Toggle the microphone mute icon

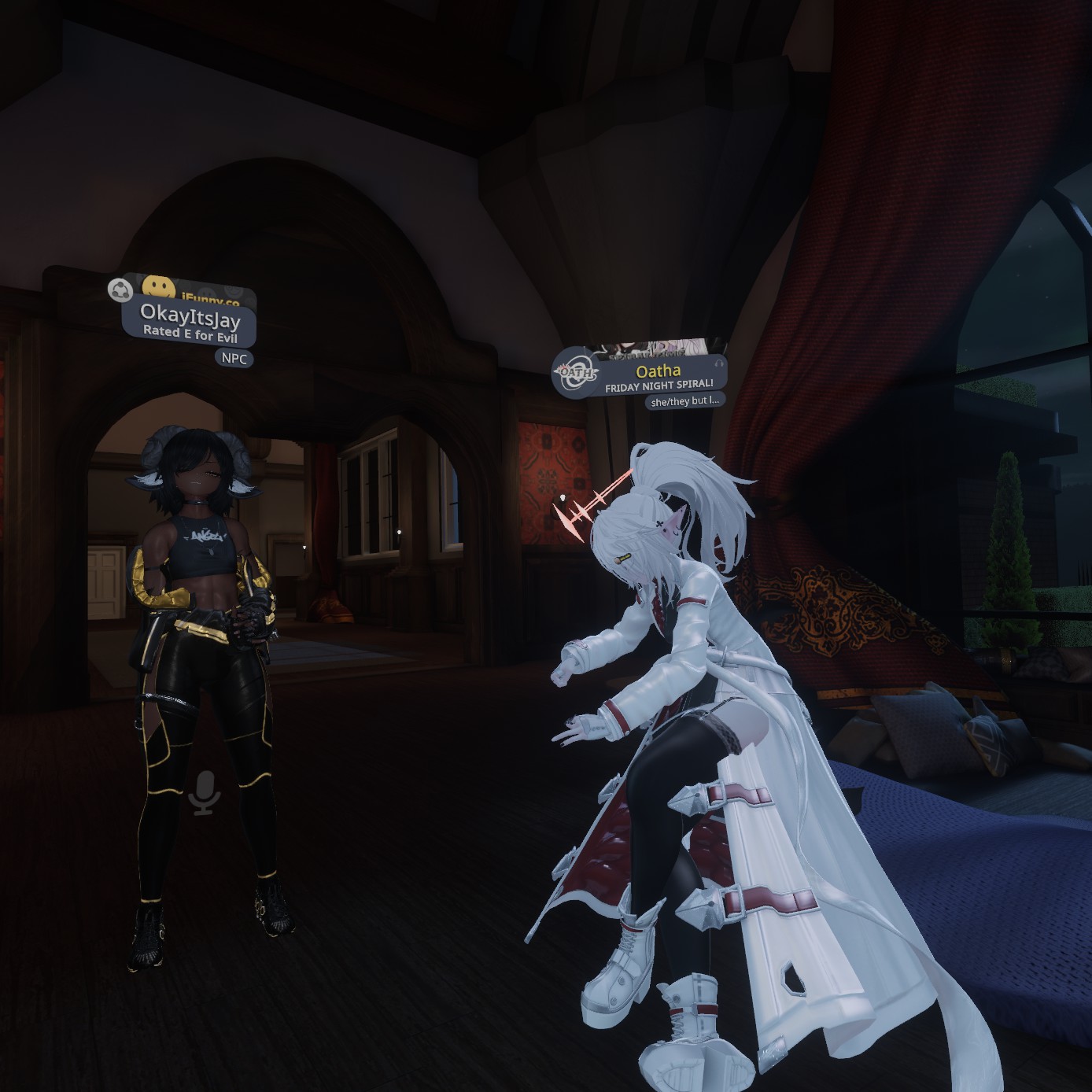[205, 791]
